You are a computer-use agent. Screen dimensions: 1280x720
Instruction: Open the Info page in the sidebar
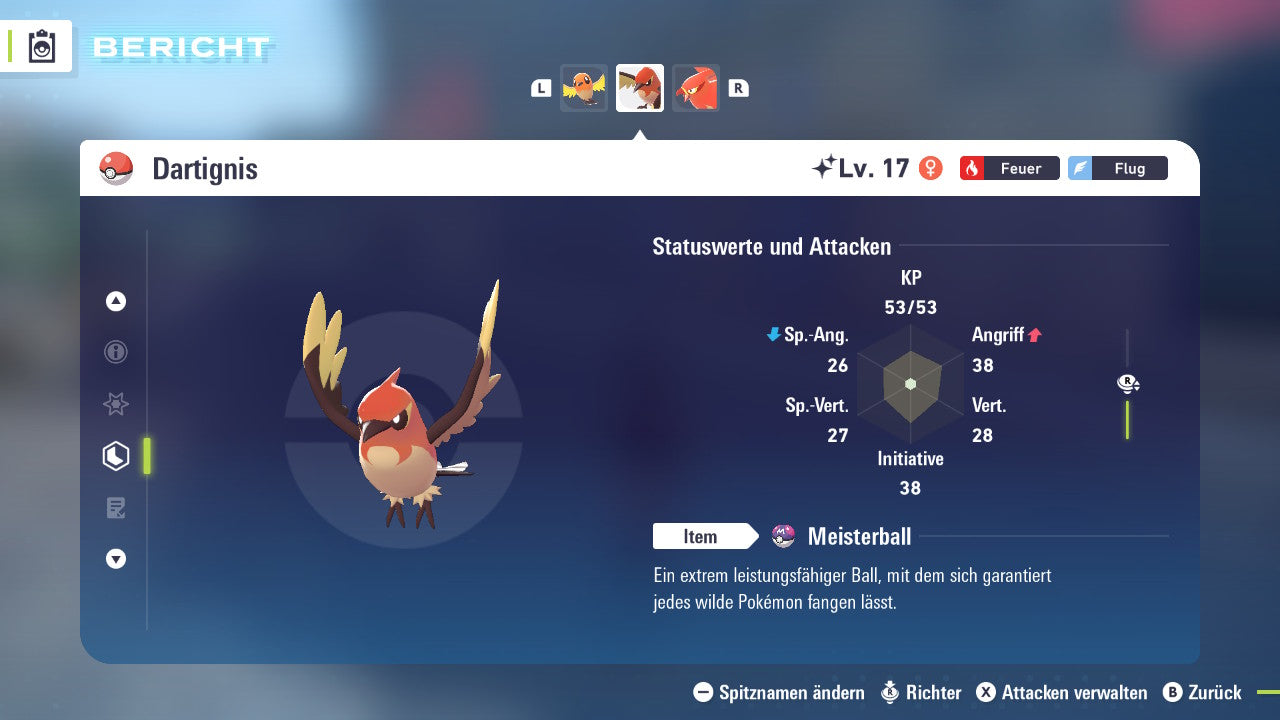click(x=116, y=352)
